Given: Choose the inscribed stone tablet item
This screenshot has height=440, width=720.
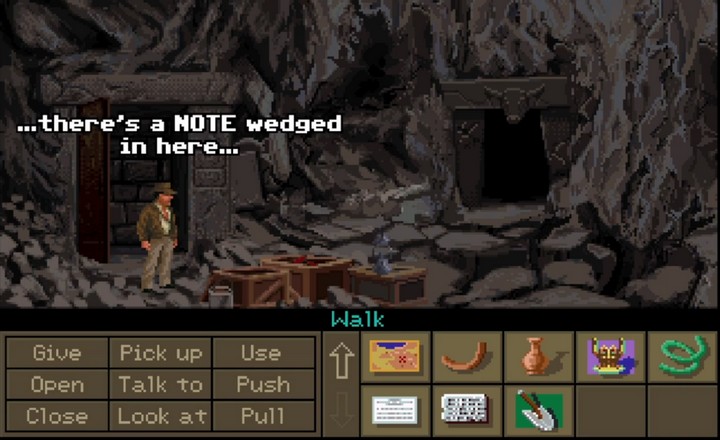Looking at the screenshot, I should coord(467,410).
